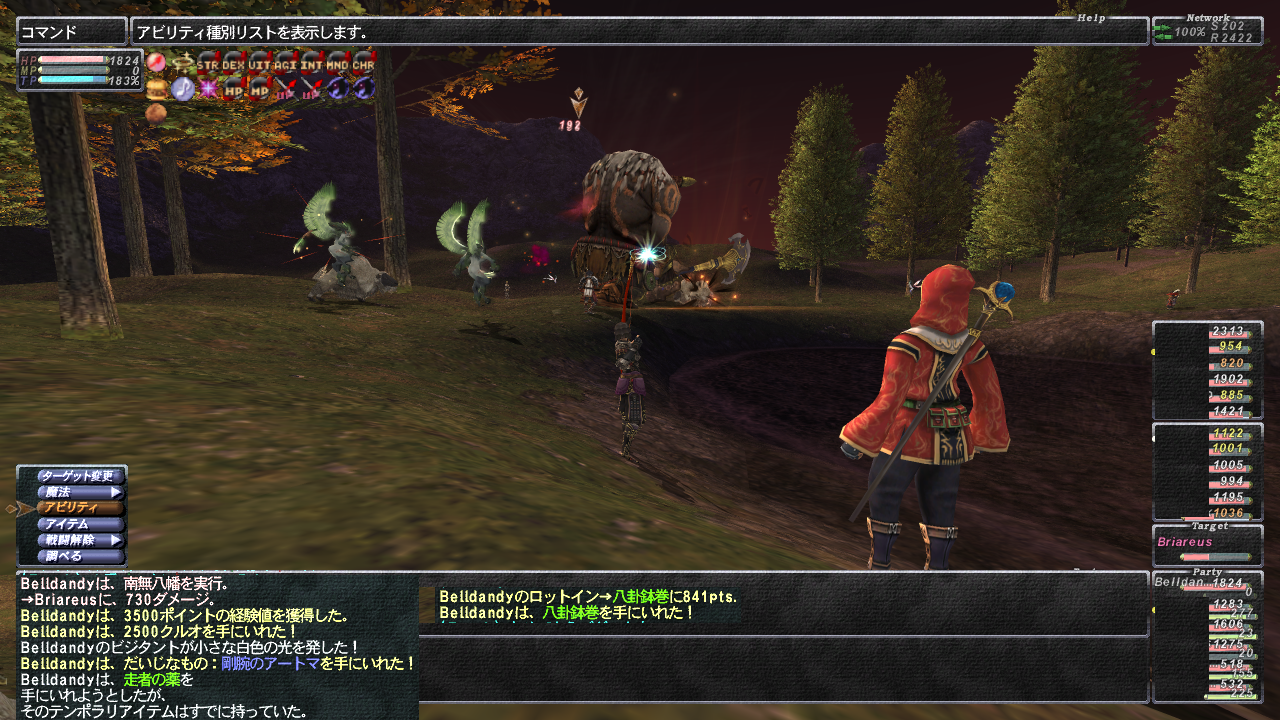1280x720 pixels.
Task: Click the INT boost status icon
Action: (x=312, y=63)
